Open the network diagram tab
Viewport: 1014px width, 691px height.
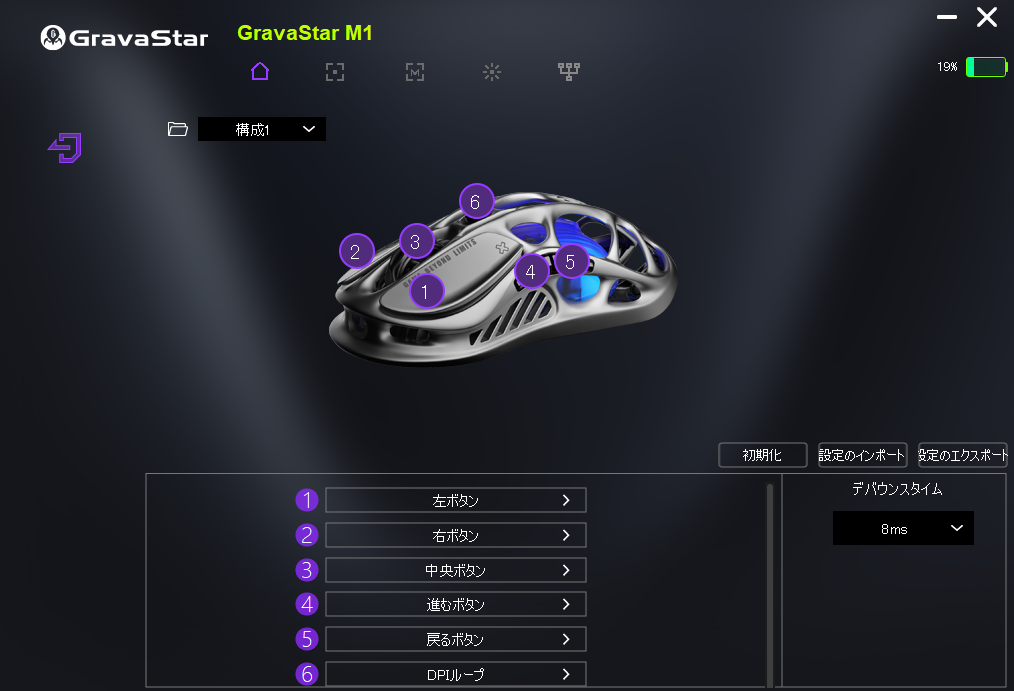569,71
